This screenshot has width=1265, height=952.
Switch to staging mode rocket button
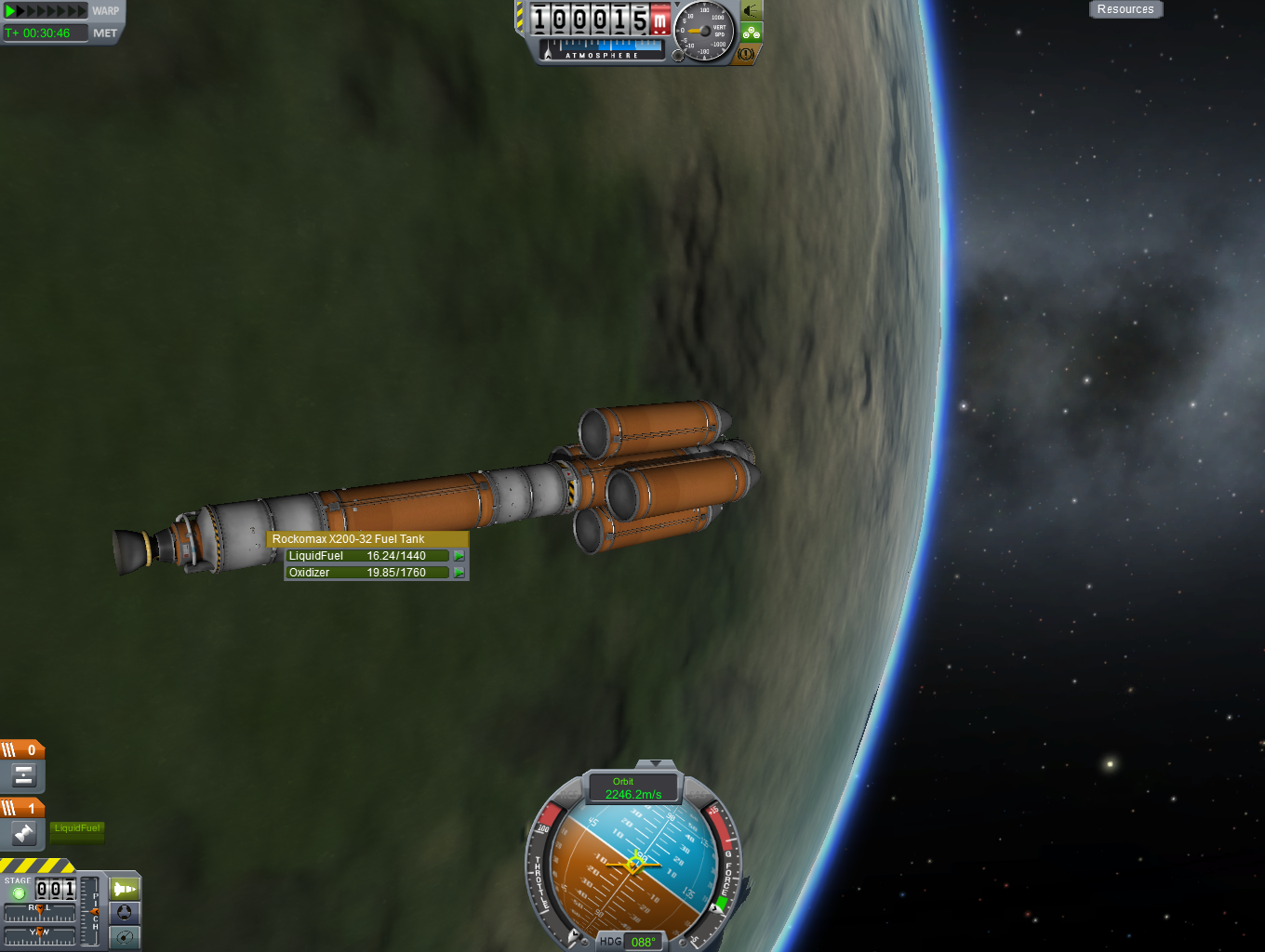tap(125, 889)
